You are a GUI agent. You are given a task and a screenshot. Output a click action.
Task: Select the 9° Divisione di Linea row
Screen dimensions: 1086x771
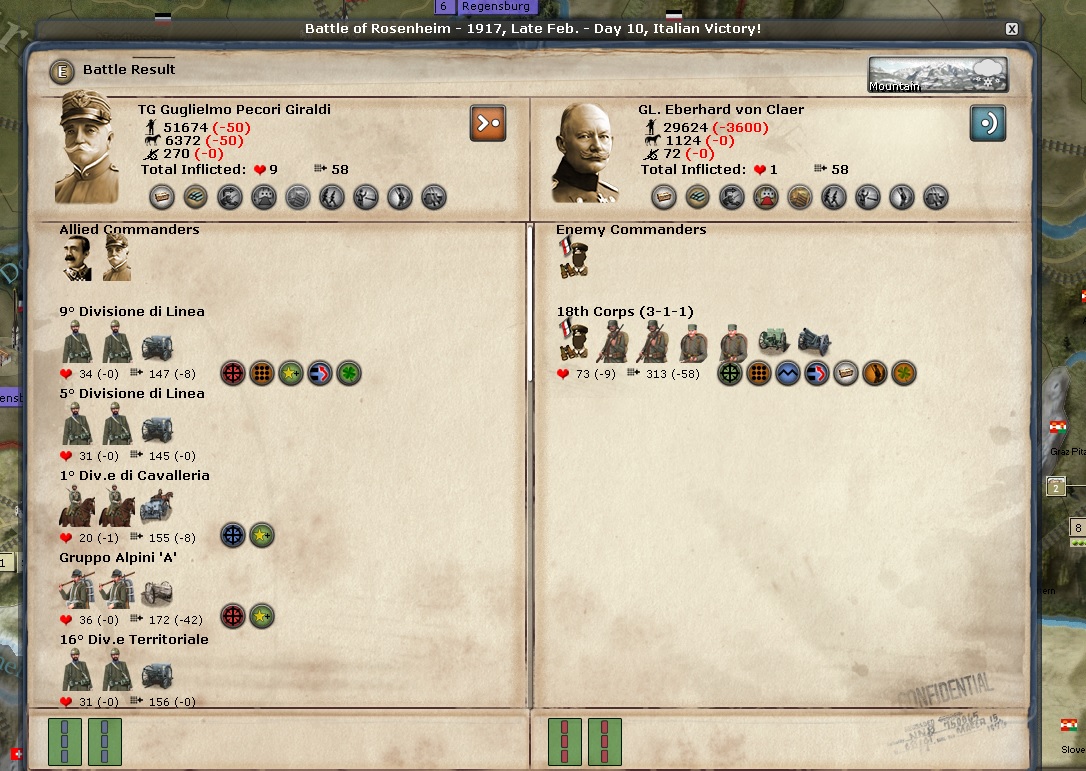click(131, 312)
